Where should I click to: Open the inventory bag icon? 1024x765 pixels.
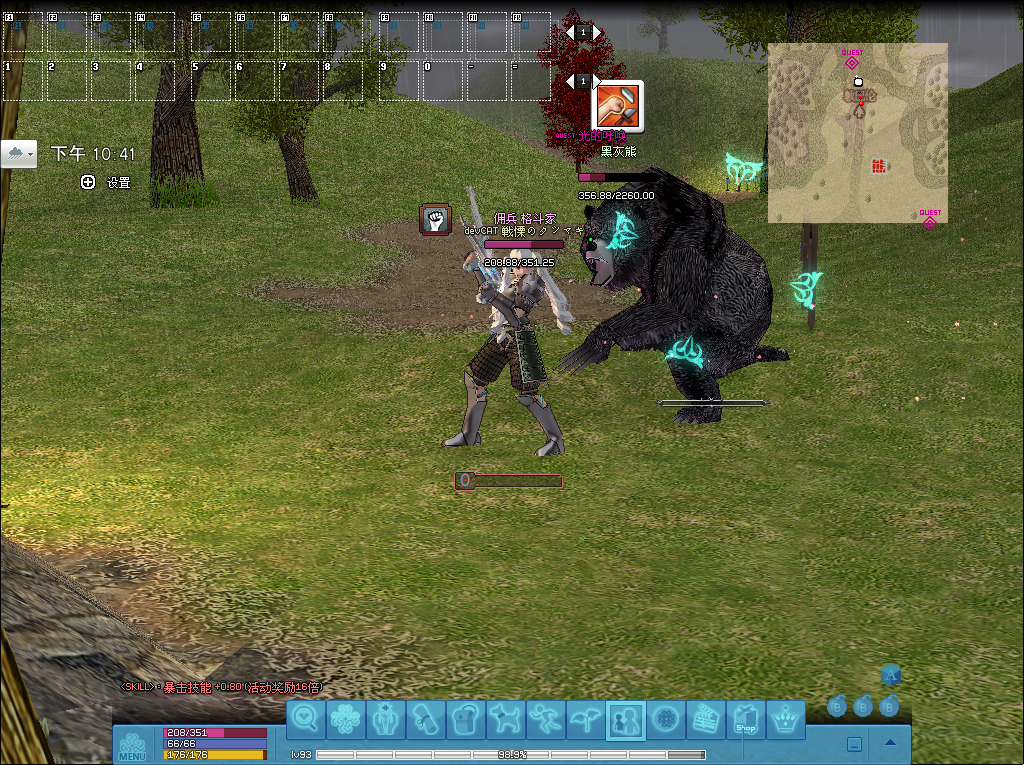click(x=466, y=718)
